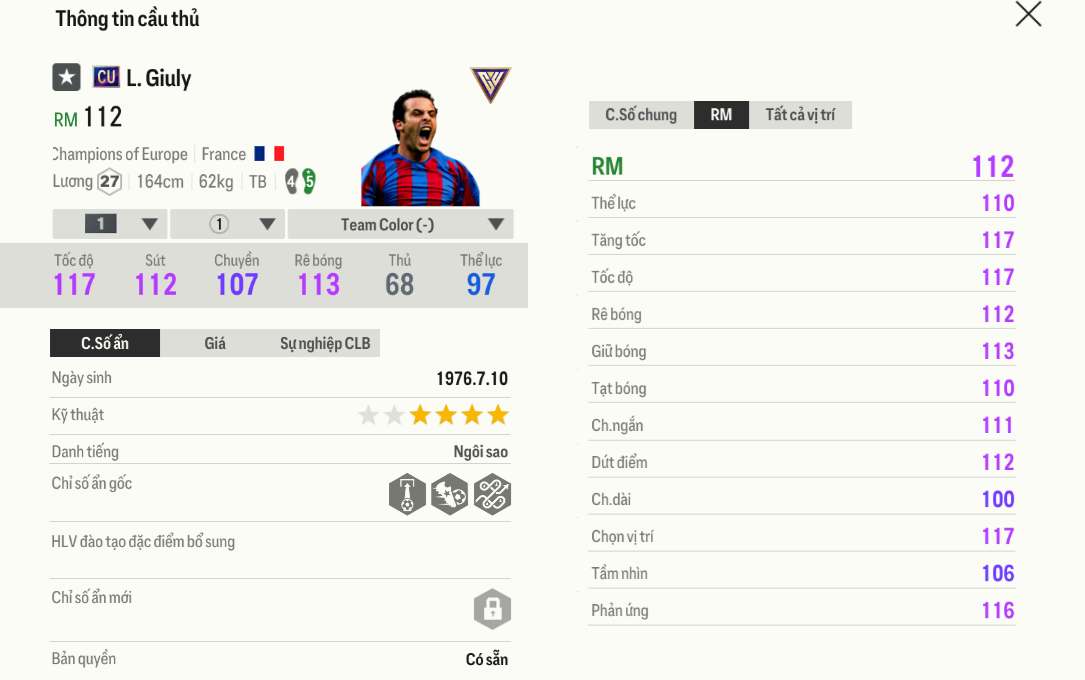Open the Sự nghiệp CLB tab
Viewport: 1085px width, 680px height.
click(x=325, y=344)
